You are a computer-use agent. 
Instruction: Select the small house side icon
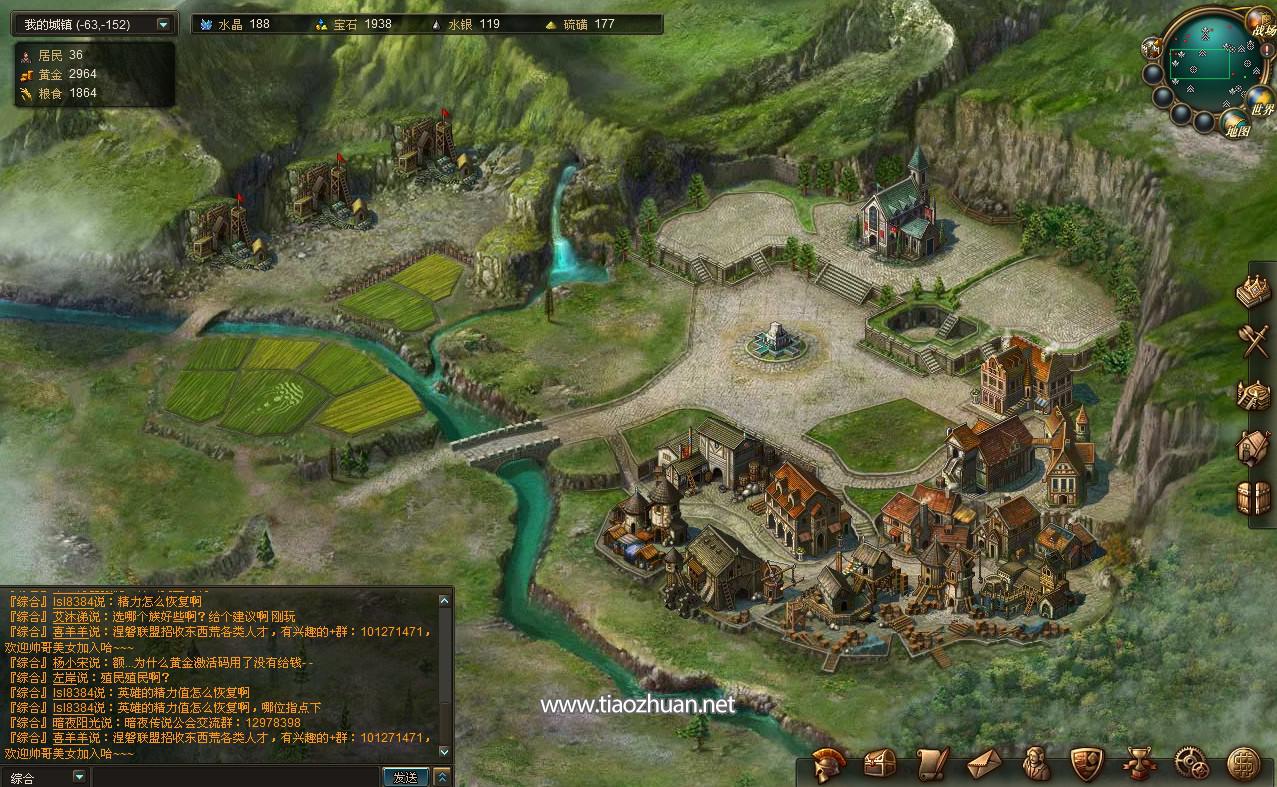tap(1253, 446)
